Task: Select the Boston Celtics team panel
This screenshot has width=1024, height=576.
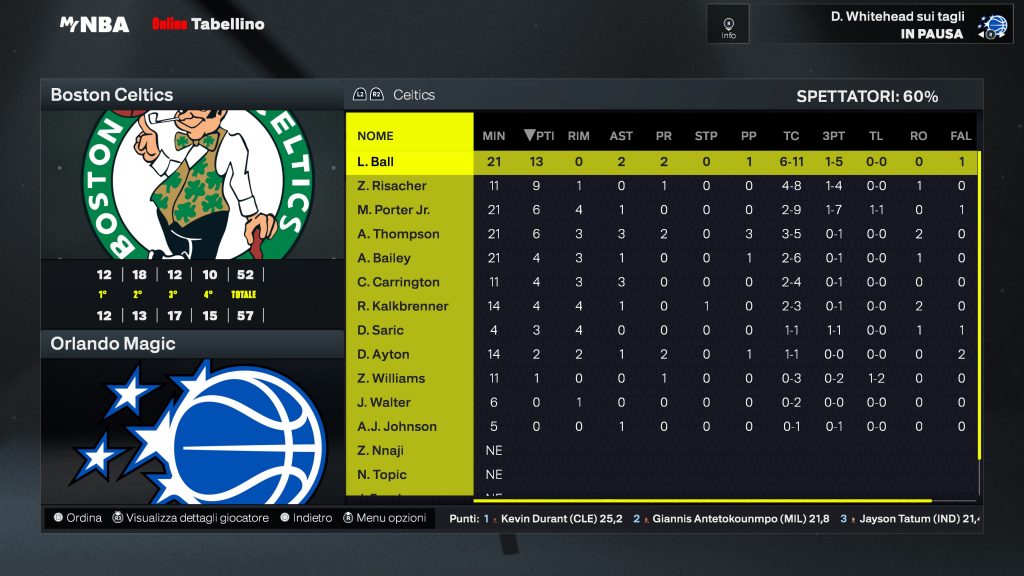Action: pyautogui.click(x=192, y=95)
